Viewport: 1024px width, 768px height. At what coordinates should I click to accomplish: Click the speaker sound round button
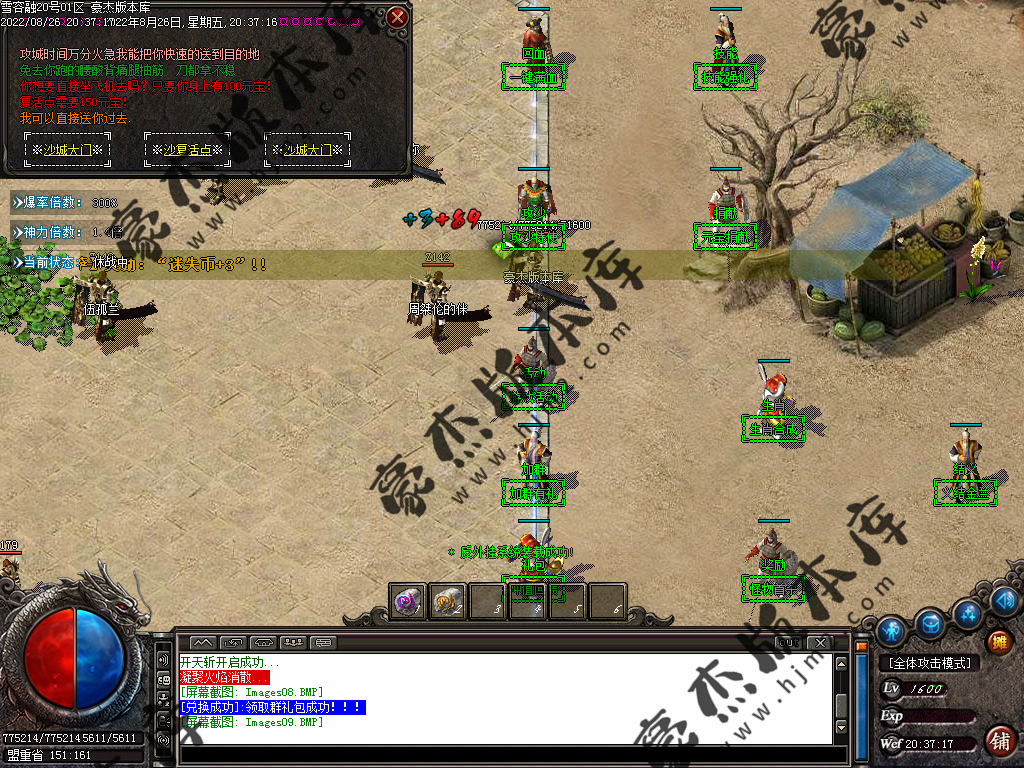[x=1006, y=601]
